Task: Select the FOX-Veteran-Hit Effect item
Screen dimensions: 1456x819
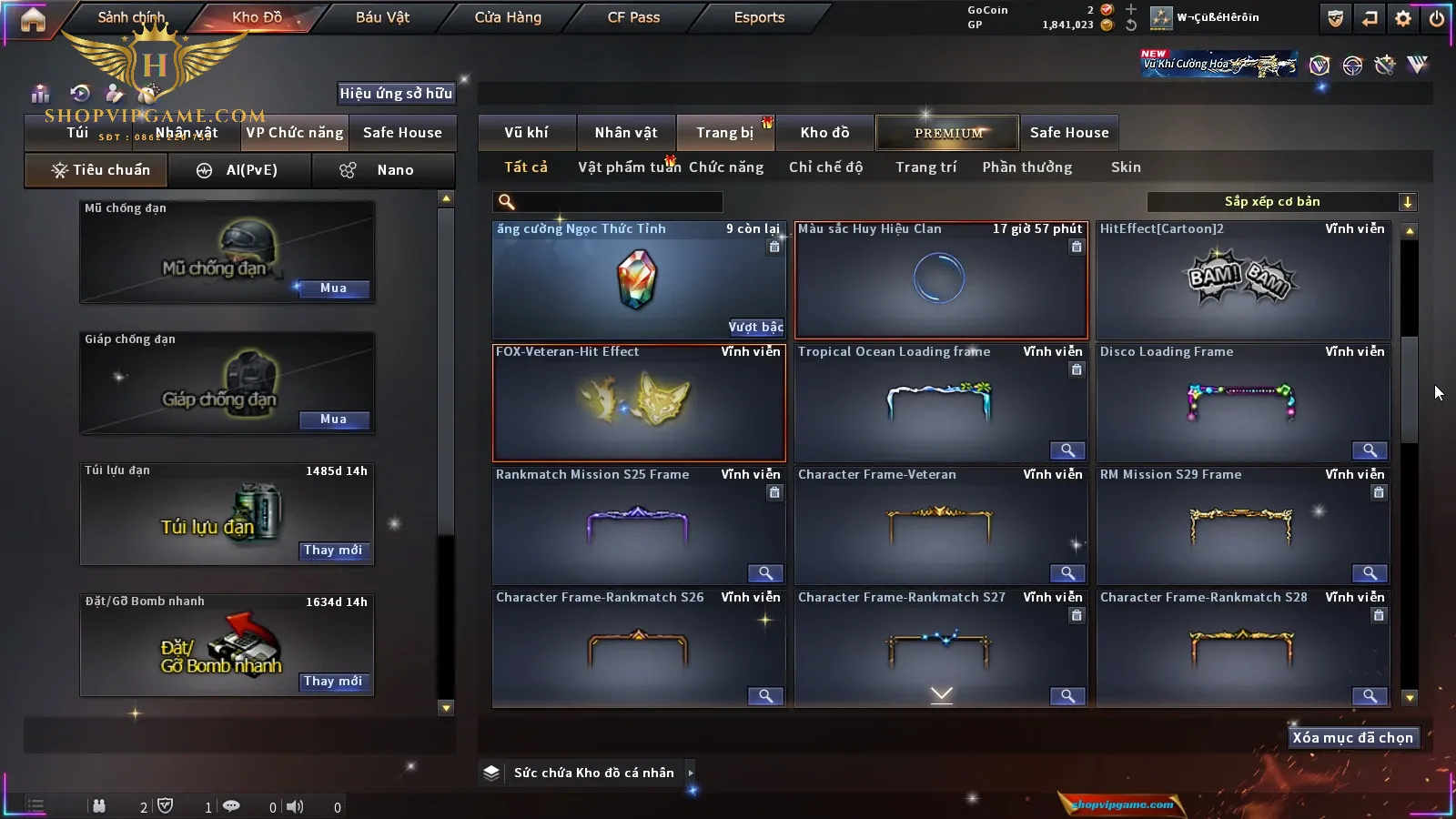Action: (639, 402)
